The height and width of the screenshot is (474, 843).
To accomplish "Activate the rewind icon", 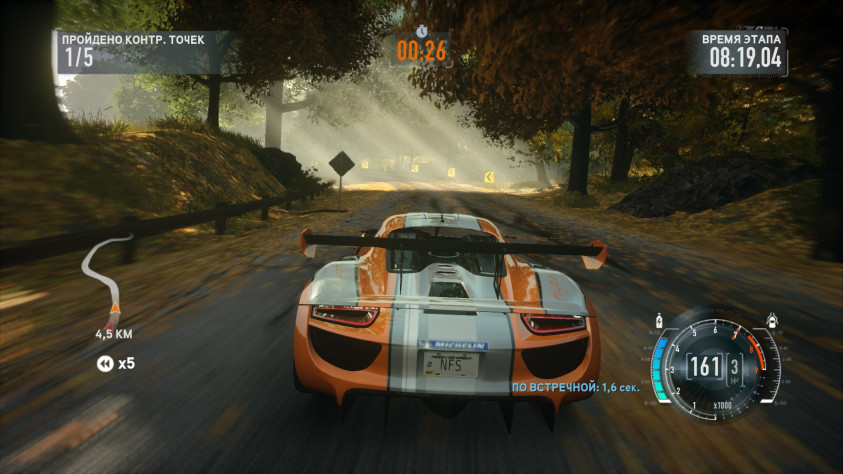I will (104, 363).
